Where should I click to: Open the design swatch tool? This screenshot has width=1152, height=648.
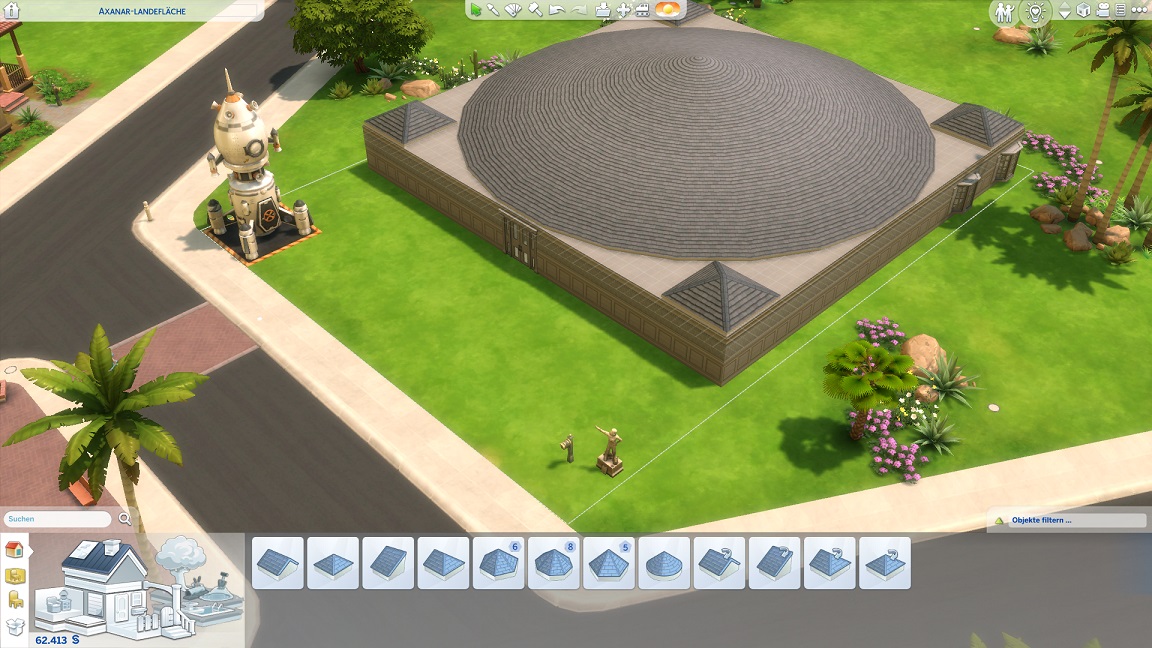[x=514, y=10]
